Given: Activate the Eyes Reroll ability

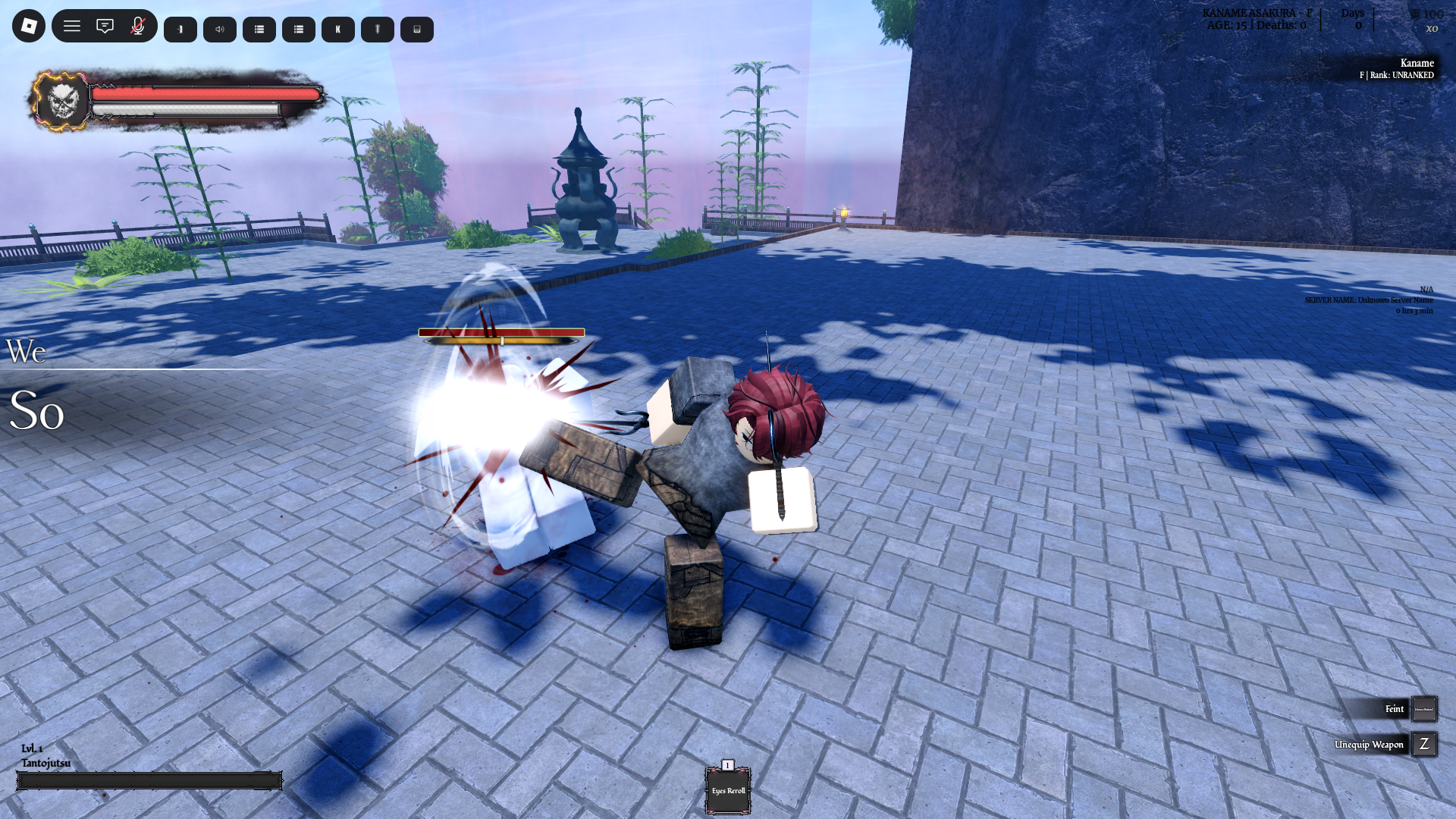Looking at the screenshot, I should tap(727, 790).
